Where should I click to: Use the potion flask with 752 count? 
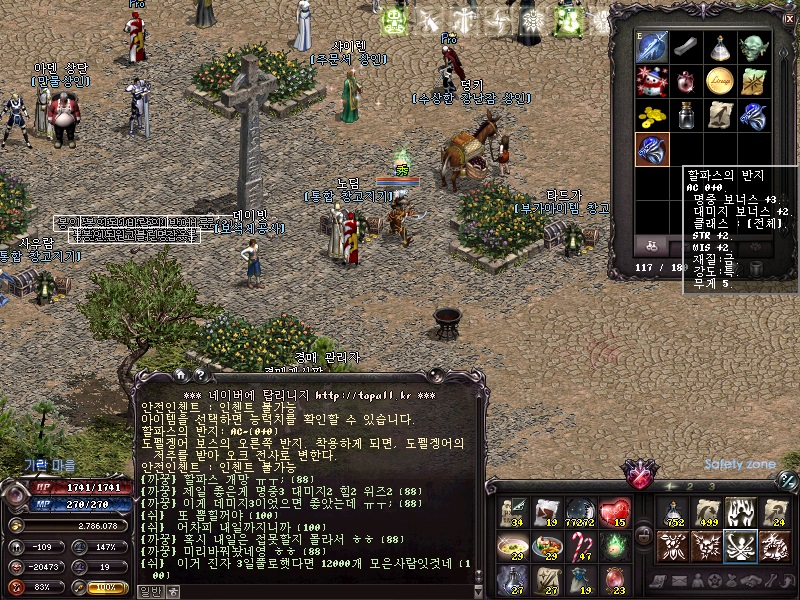click(673, 512)
